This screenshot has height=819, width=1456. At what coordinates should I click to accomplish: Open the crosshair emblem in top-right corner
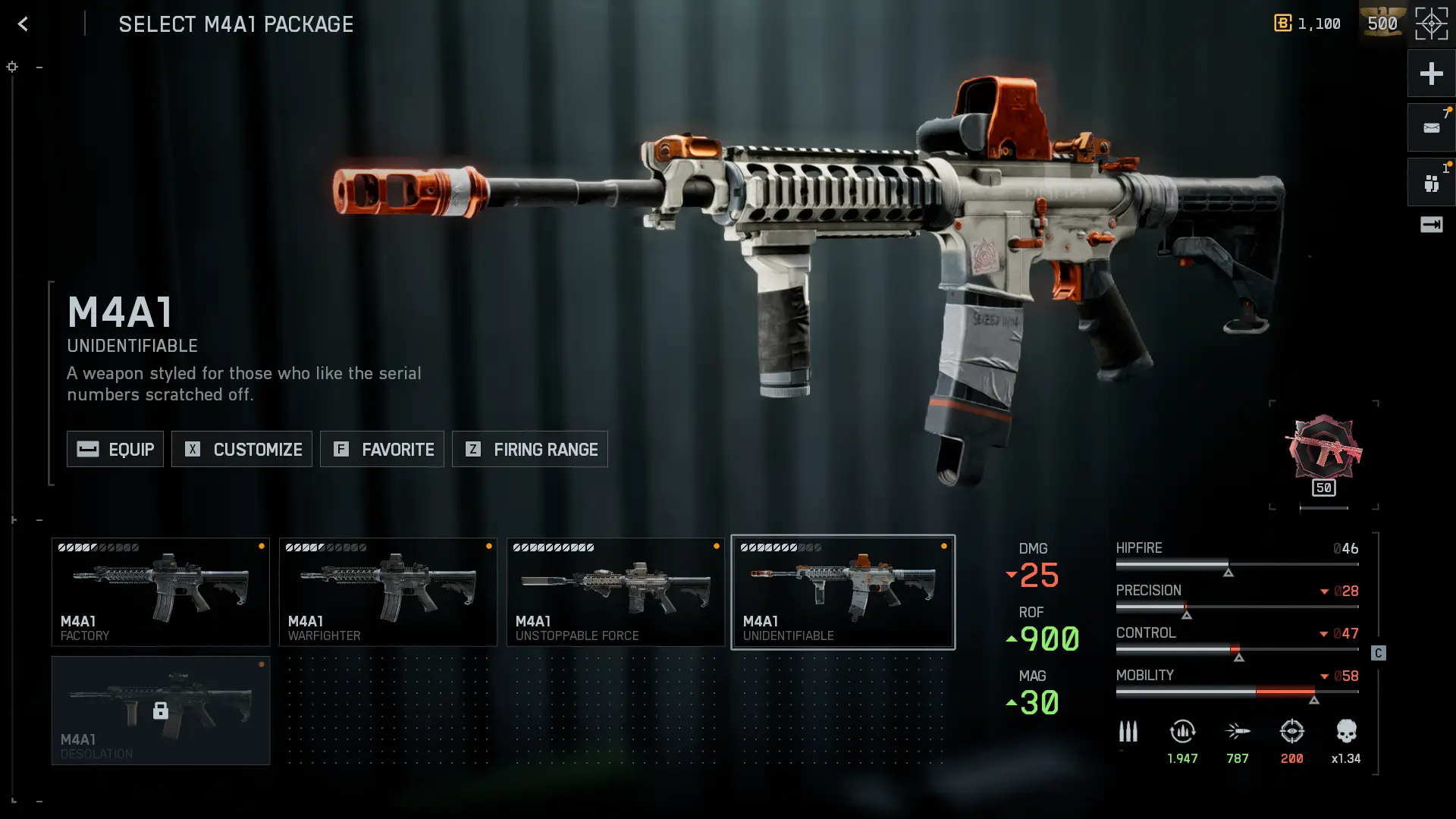pos(1431,24)
